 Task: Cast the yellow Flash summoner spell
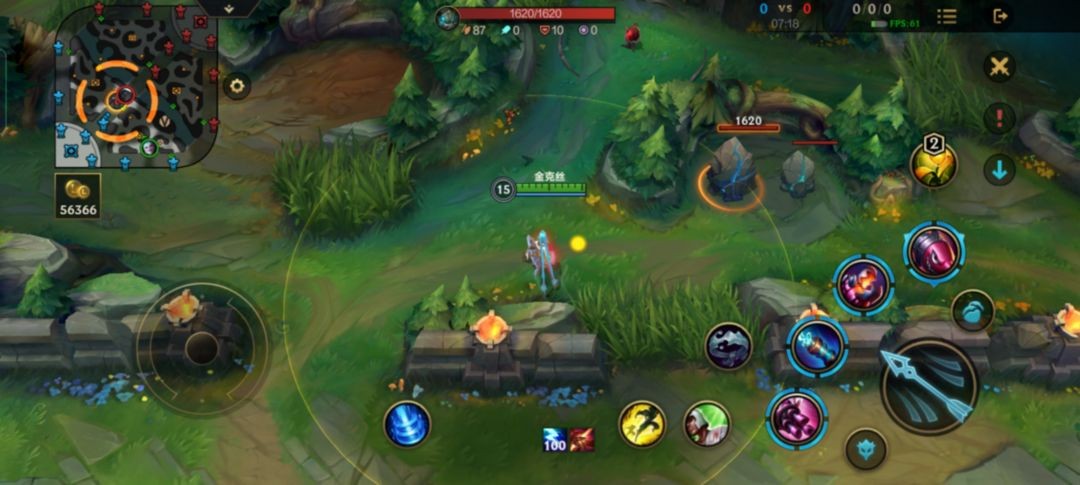642,423
